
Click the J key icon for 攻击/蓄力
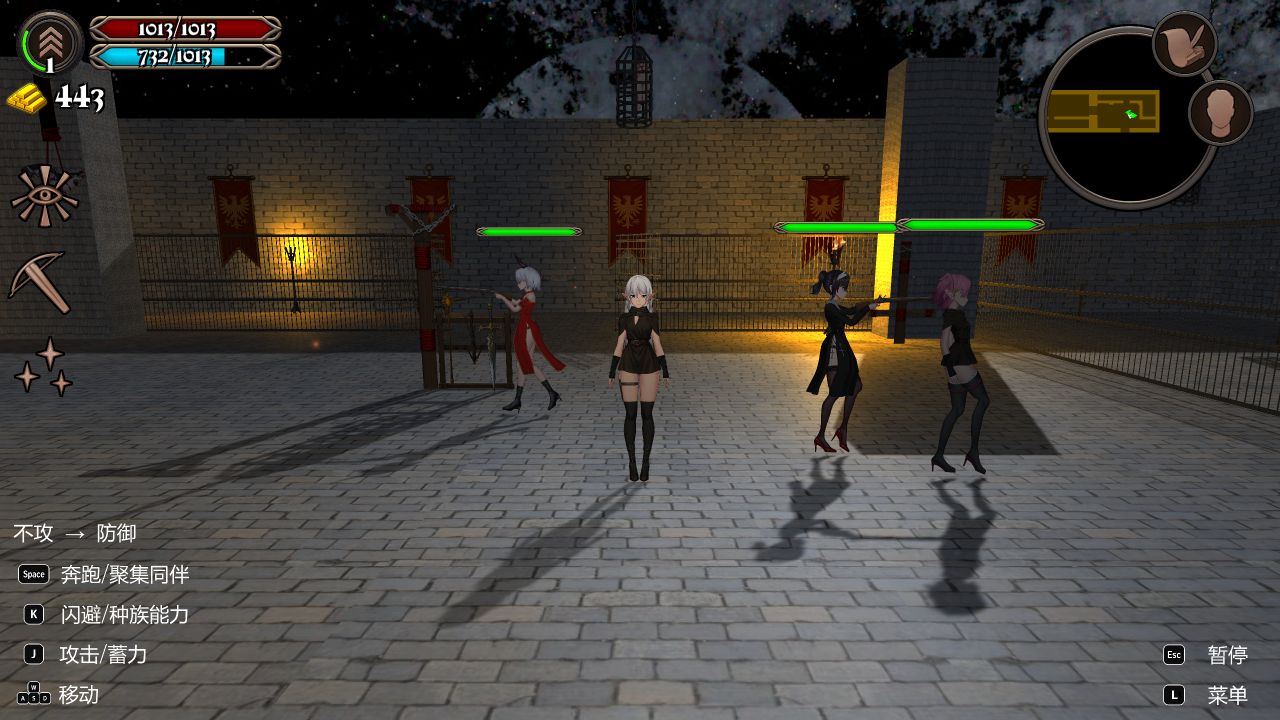tap(33, 654)
